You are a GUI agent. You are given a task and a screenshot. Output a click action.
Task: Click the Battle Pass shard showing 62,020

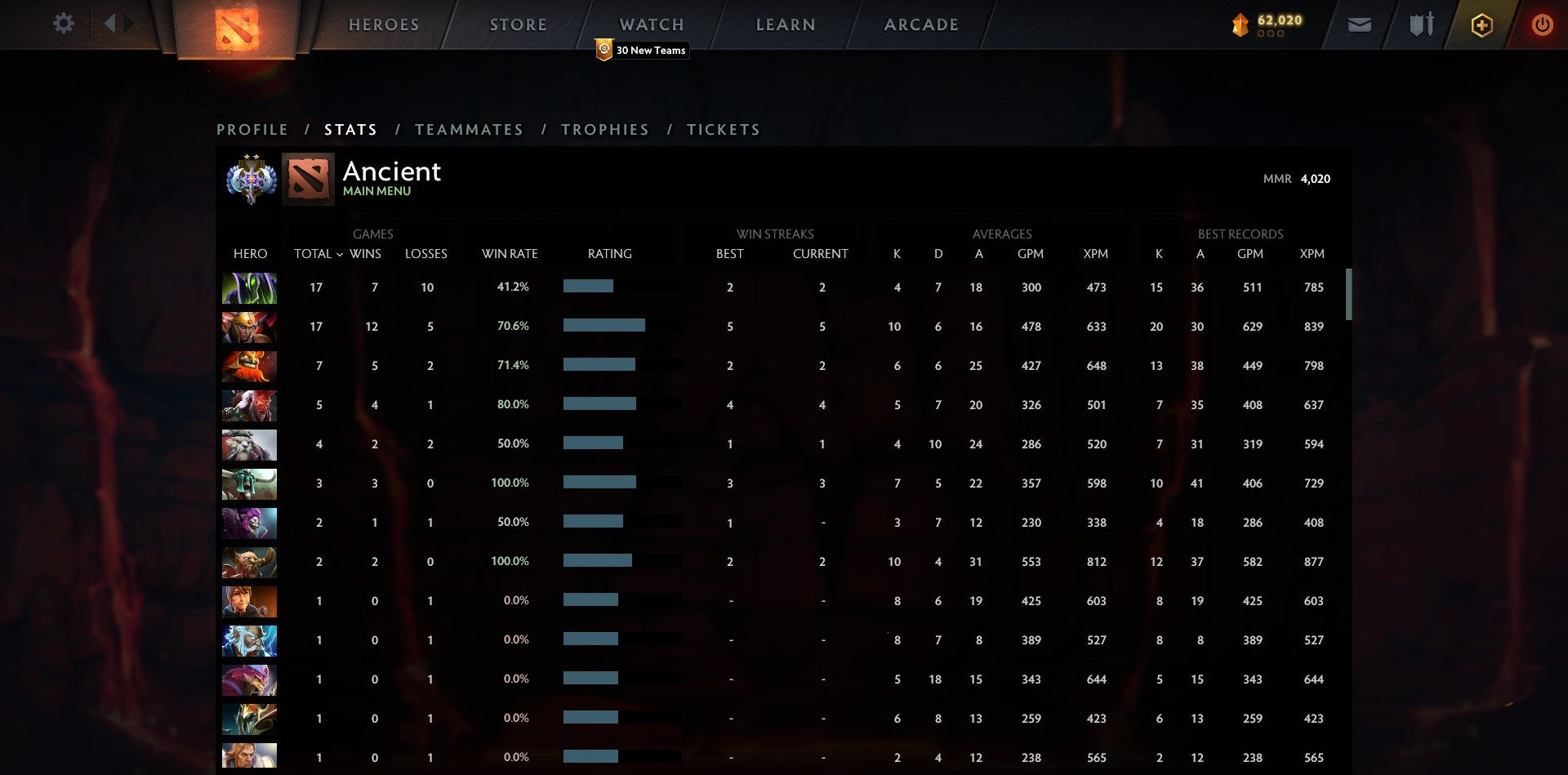pyautogui.click(x=1263, y=24)
